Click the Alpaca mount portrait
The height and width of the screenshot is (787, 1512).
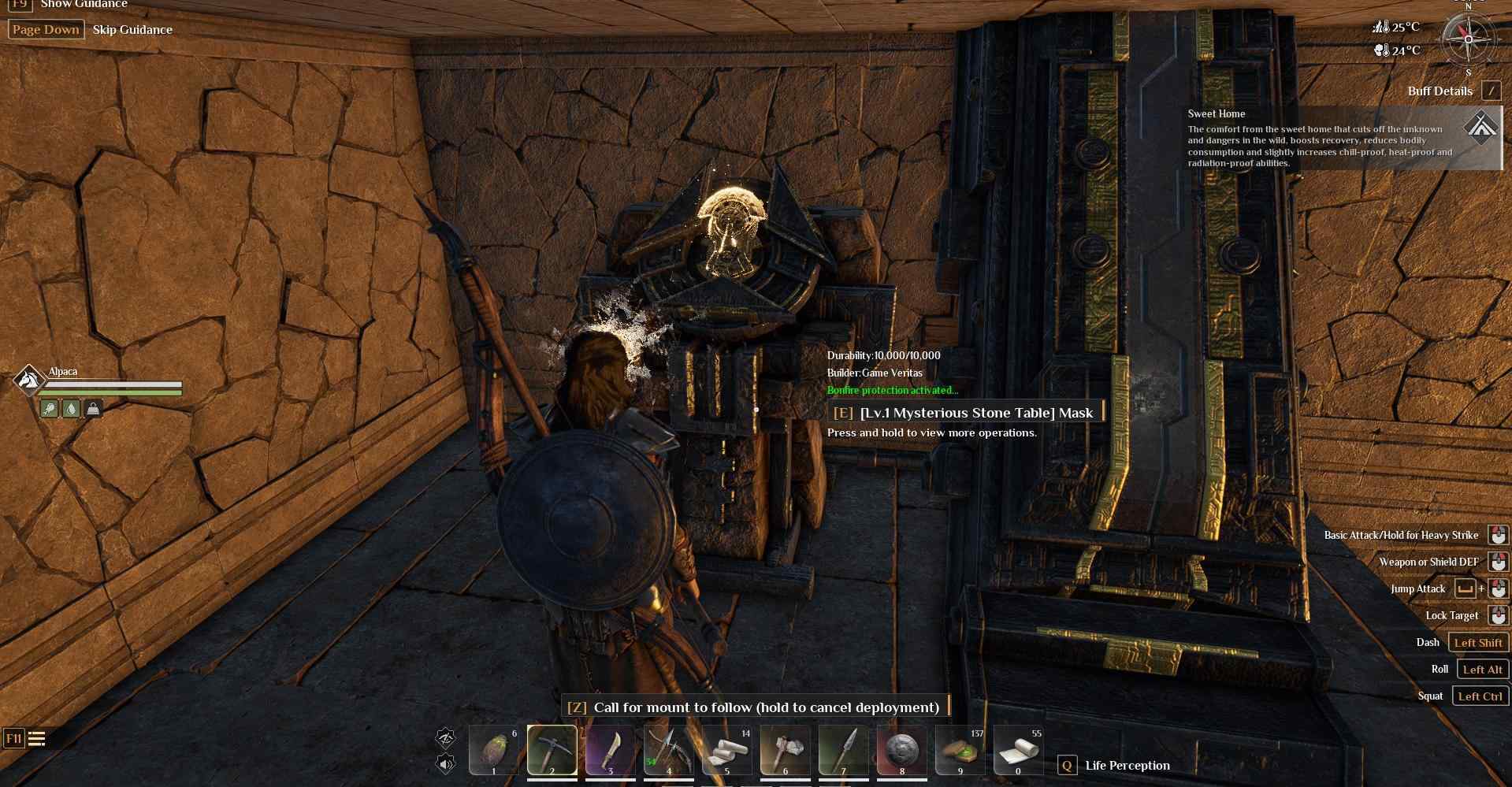pos(28,380)
